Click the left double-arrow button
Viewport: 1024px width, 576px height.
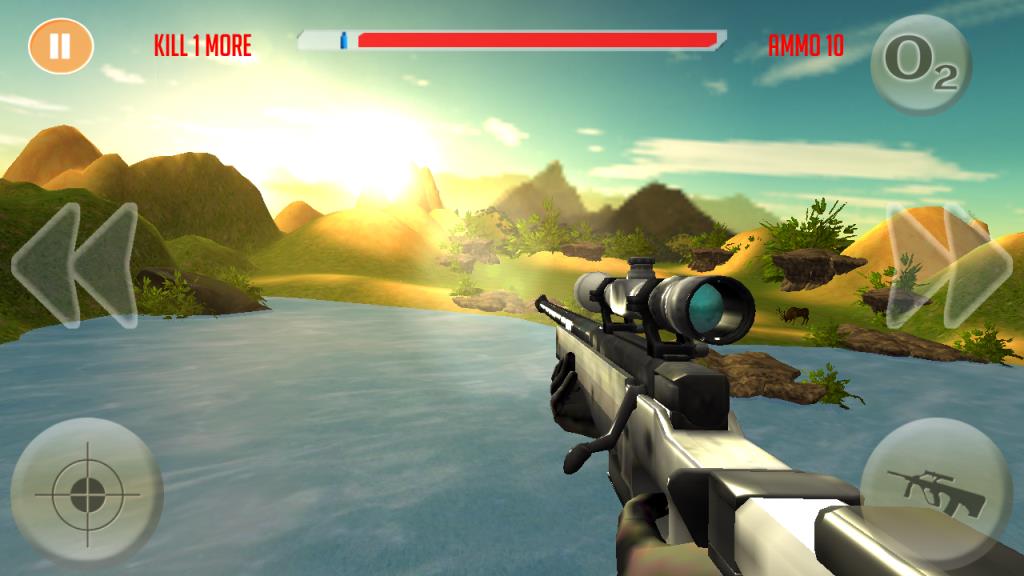[x=75, y=266]
